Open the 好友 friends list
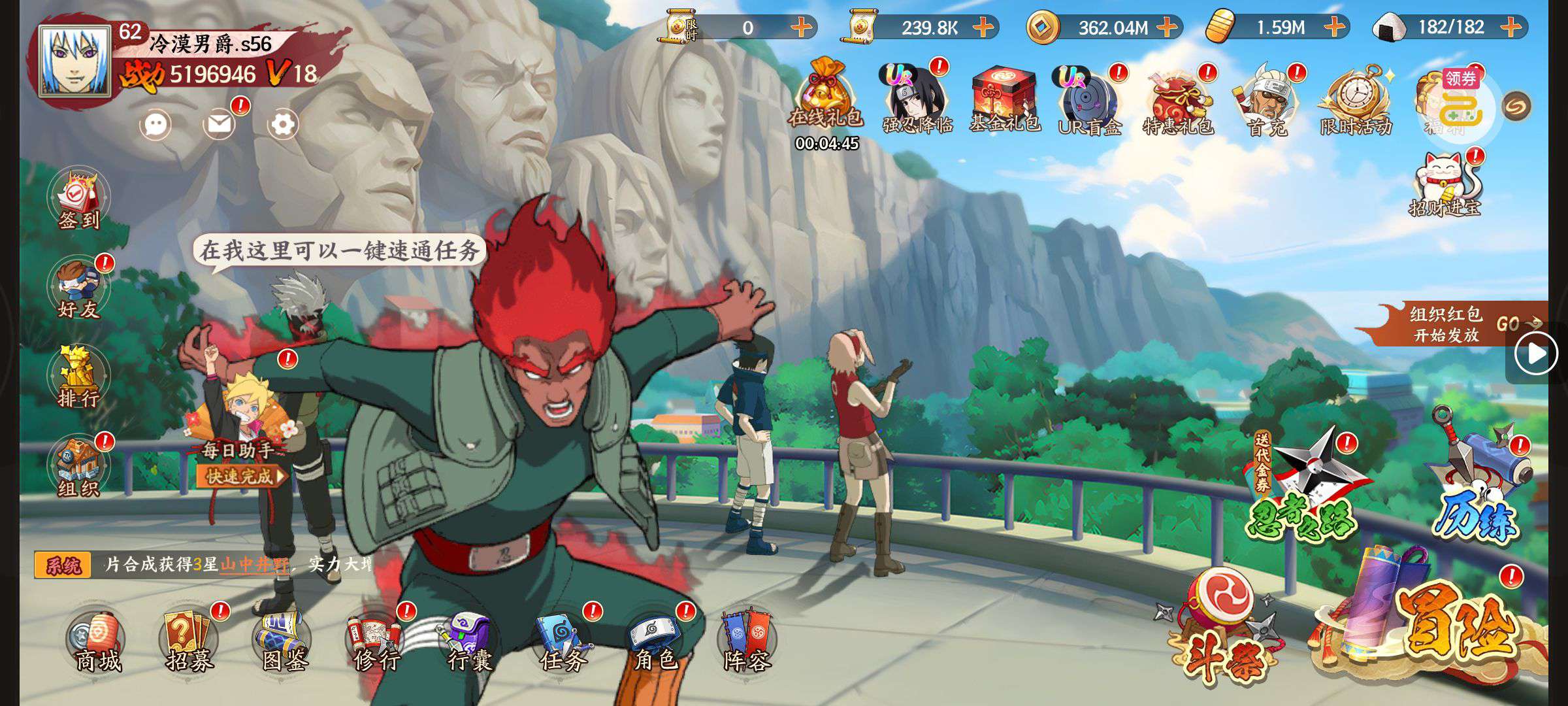 click(x=78, y=290)
